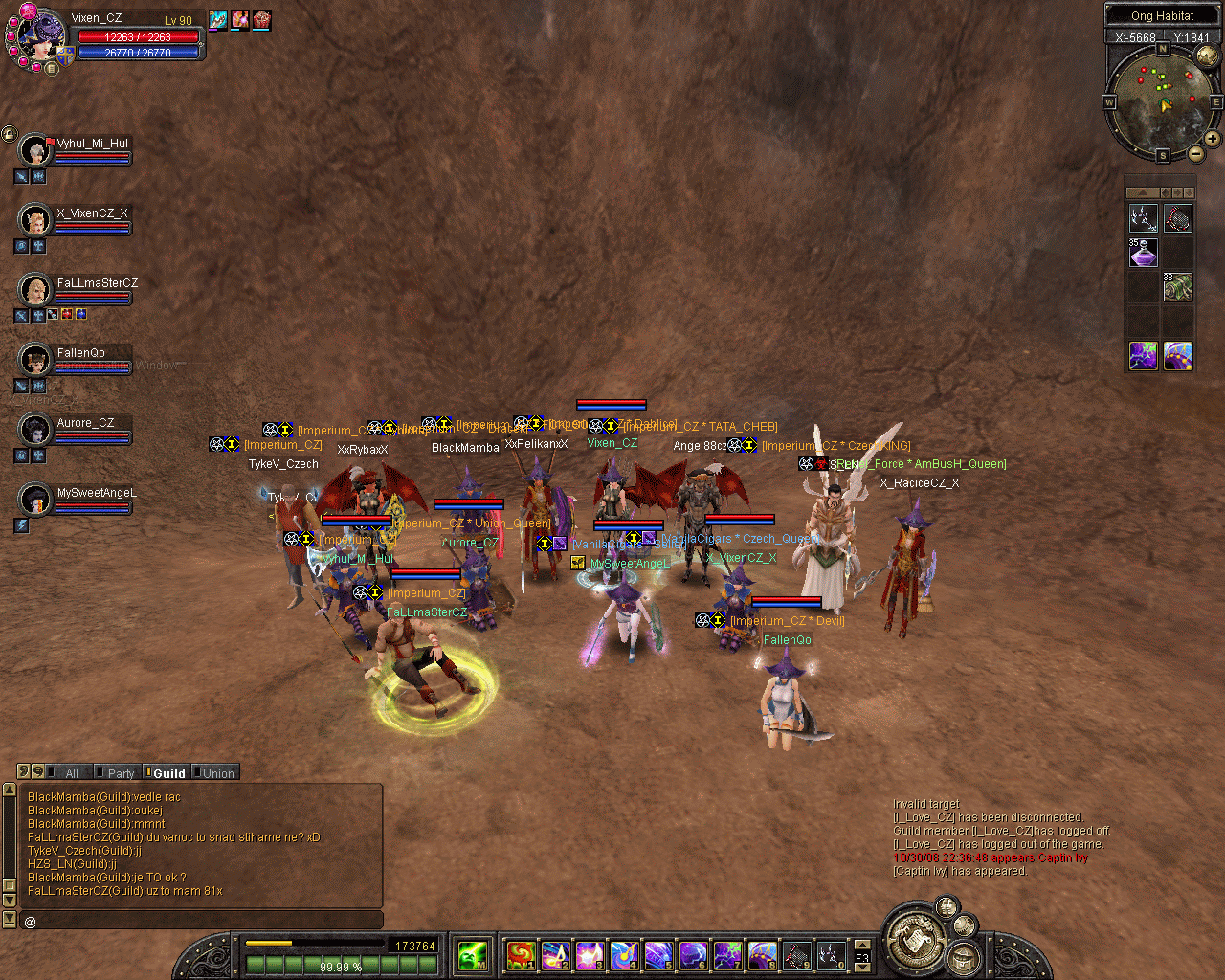The height and width of the screenshot is (980, 1225).
Task: Open the Union chat tab
Action: click(216, 773)
